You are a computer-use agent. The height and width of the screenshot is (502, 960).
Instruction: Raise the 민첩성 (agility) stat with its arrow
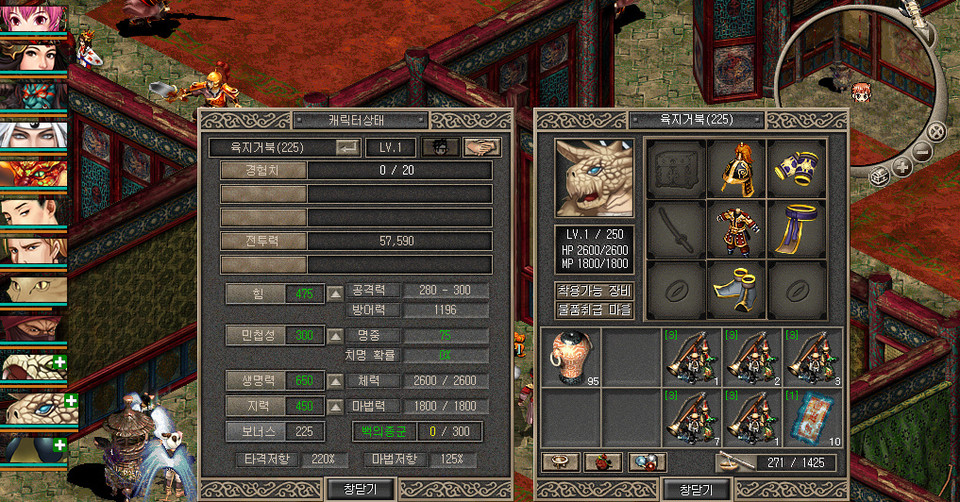coord(336,336)
